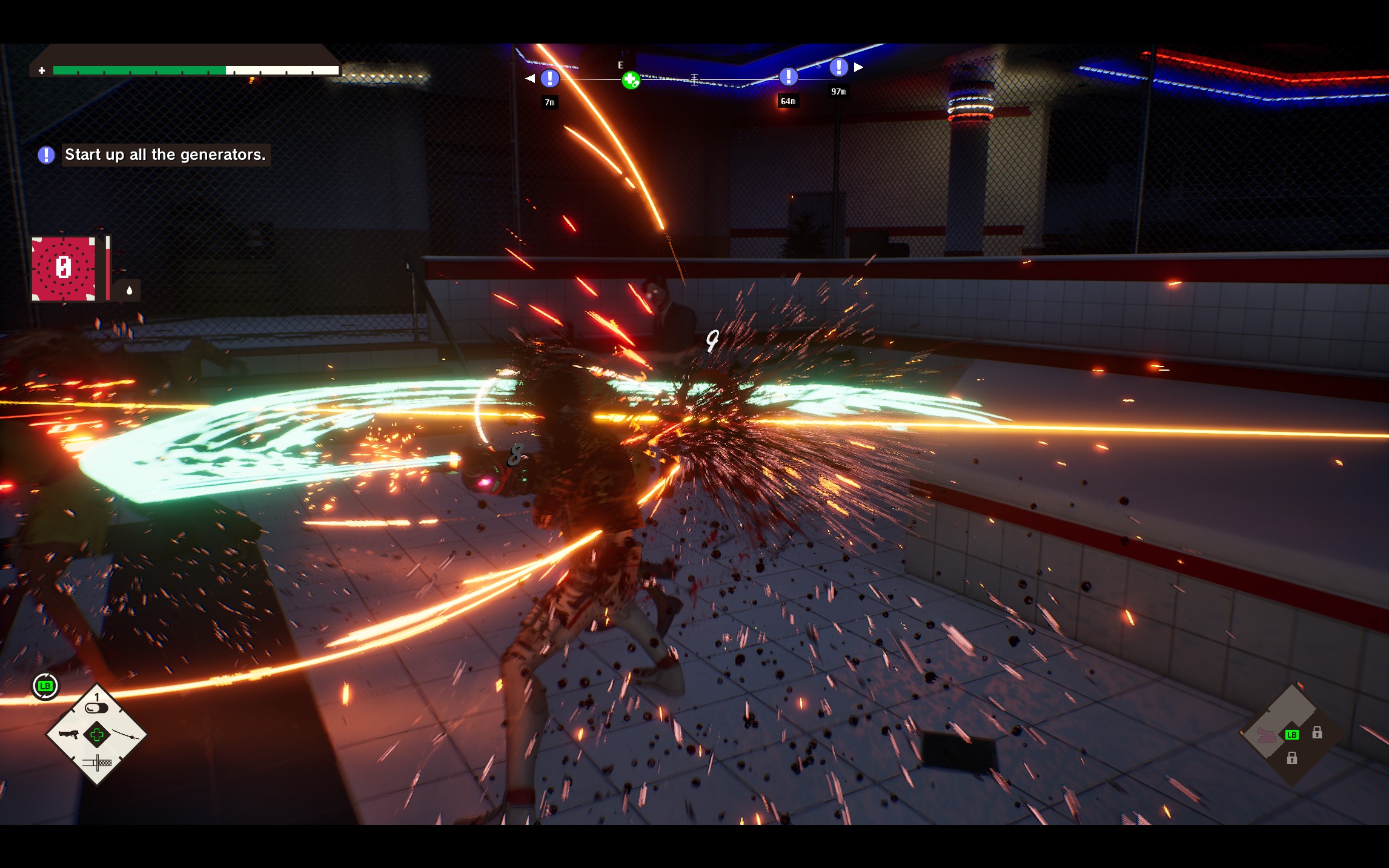Select the green medical marker on the compass
Screen dimensions: 1389x868
click(x=631, y=80)
